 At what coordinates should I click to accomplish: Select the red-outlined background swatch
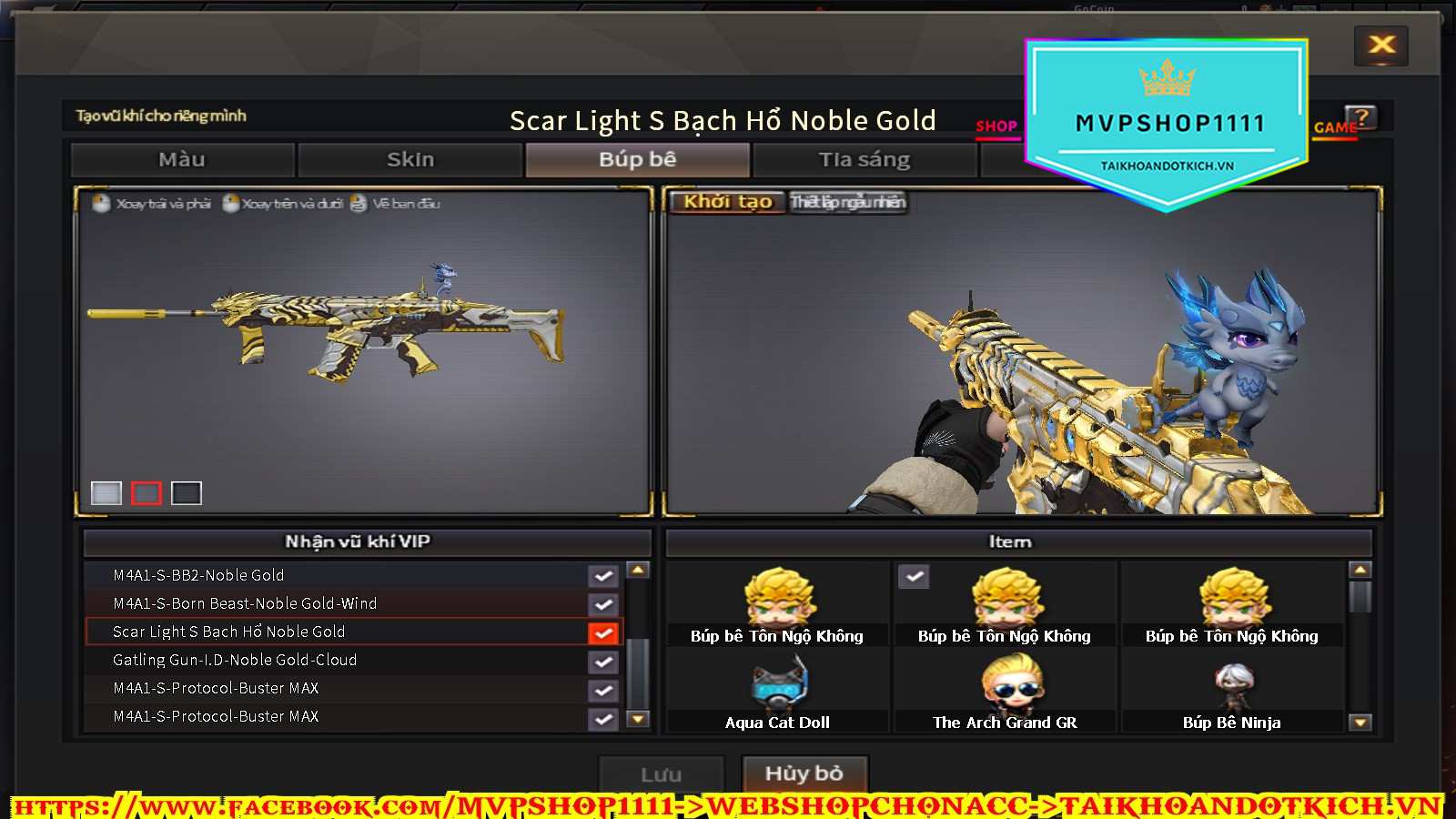147,493
